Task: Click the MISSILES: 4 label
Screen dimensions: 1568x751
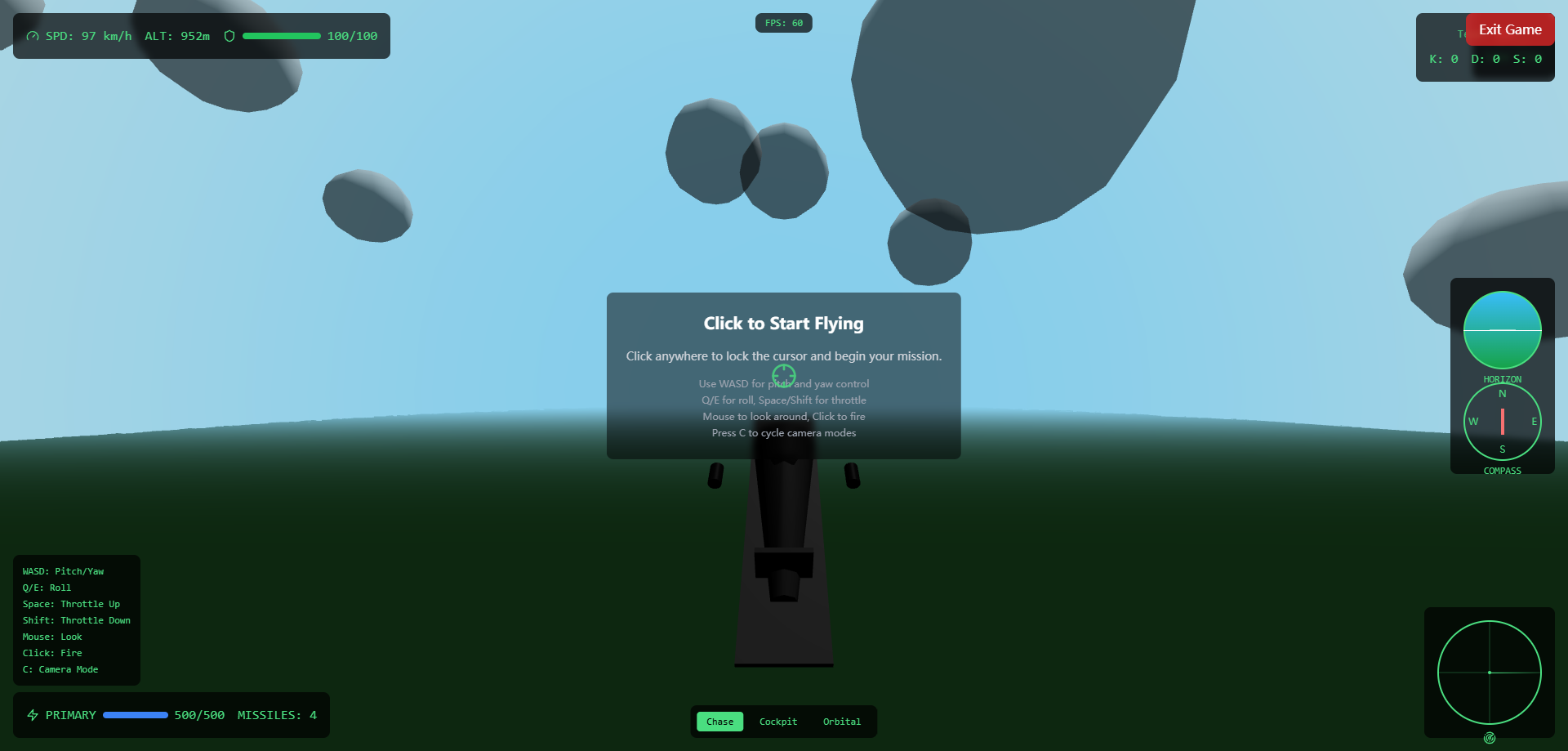Action: (x=277, y=714)
